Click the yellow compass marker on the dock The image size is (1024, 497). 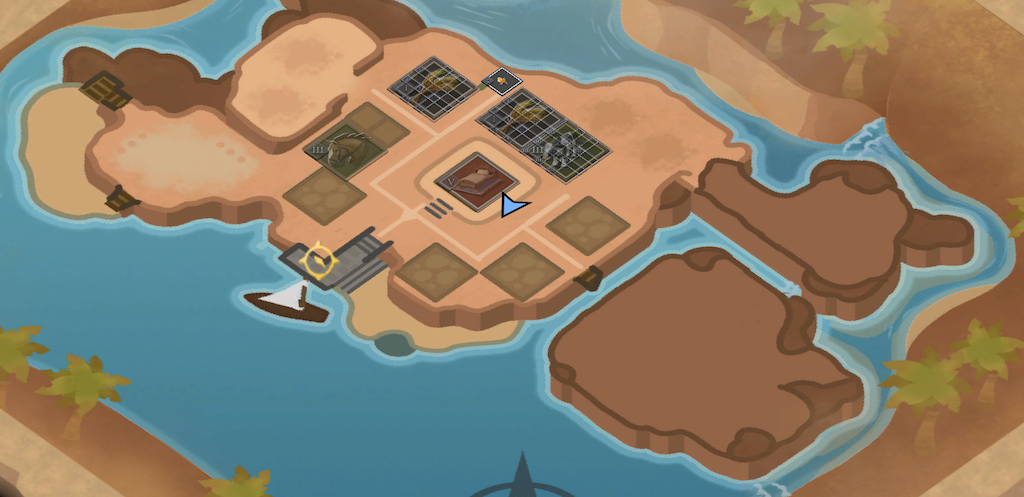(319, 260)
